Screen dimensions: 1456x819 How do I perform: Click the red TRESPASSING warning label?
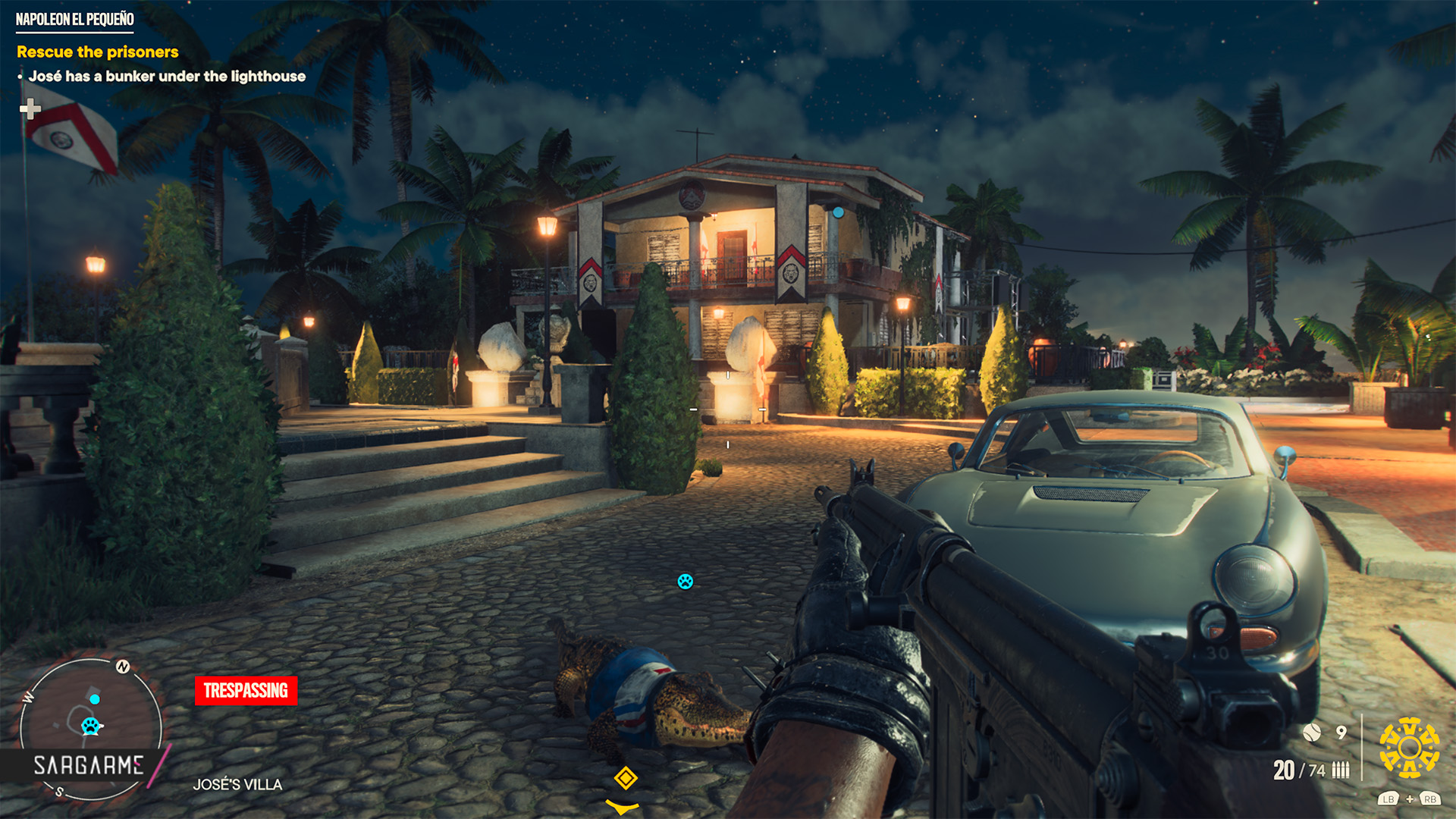(246, 690)
